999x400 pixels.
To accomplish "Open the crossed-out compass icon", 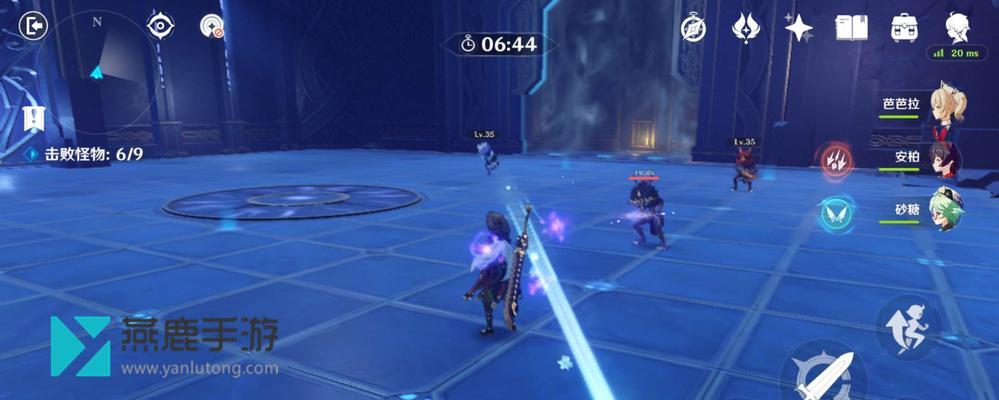I will [x=693, y=28].
